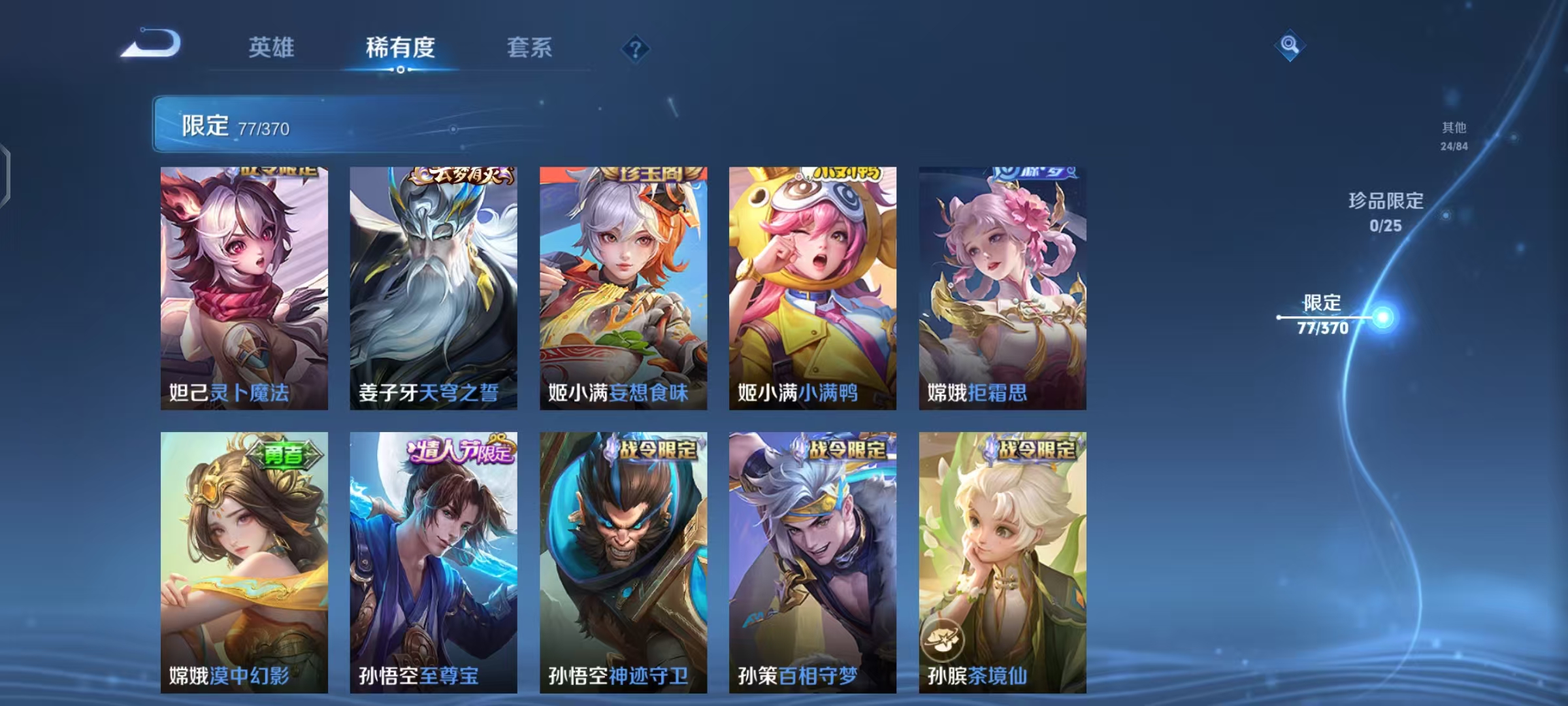The image size is (1568, 706).
Task: Open the 姬小满妄想食味 skin card
Action: tap(622, 284)
